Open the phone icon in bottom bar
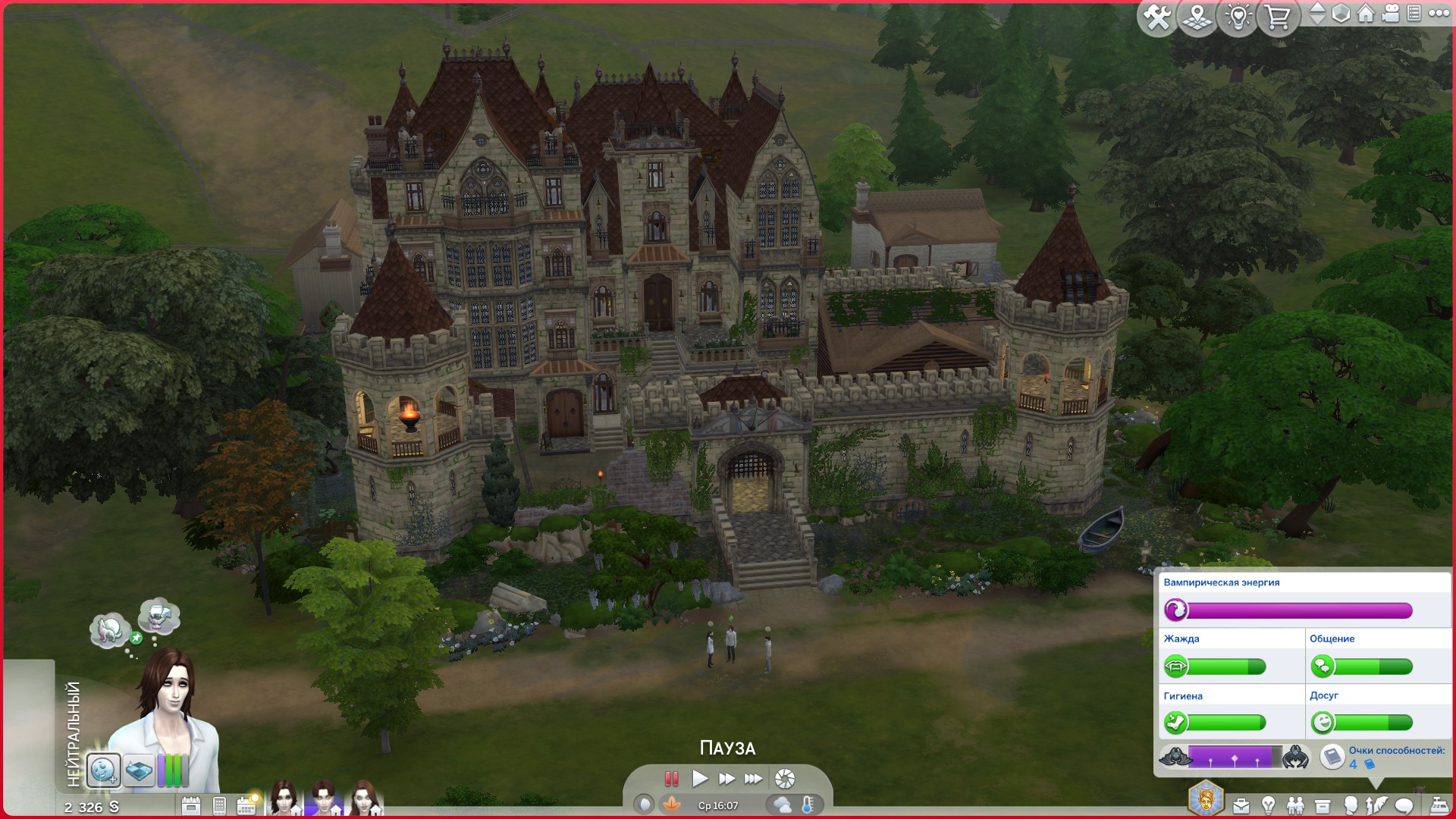The image size is (1456, 819). click(219, 805)
